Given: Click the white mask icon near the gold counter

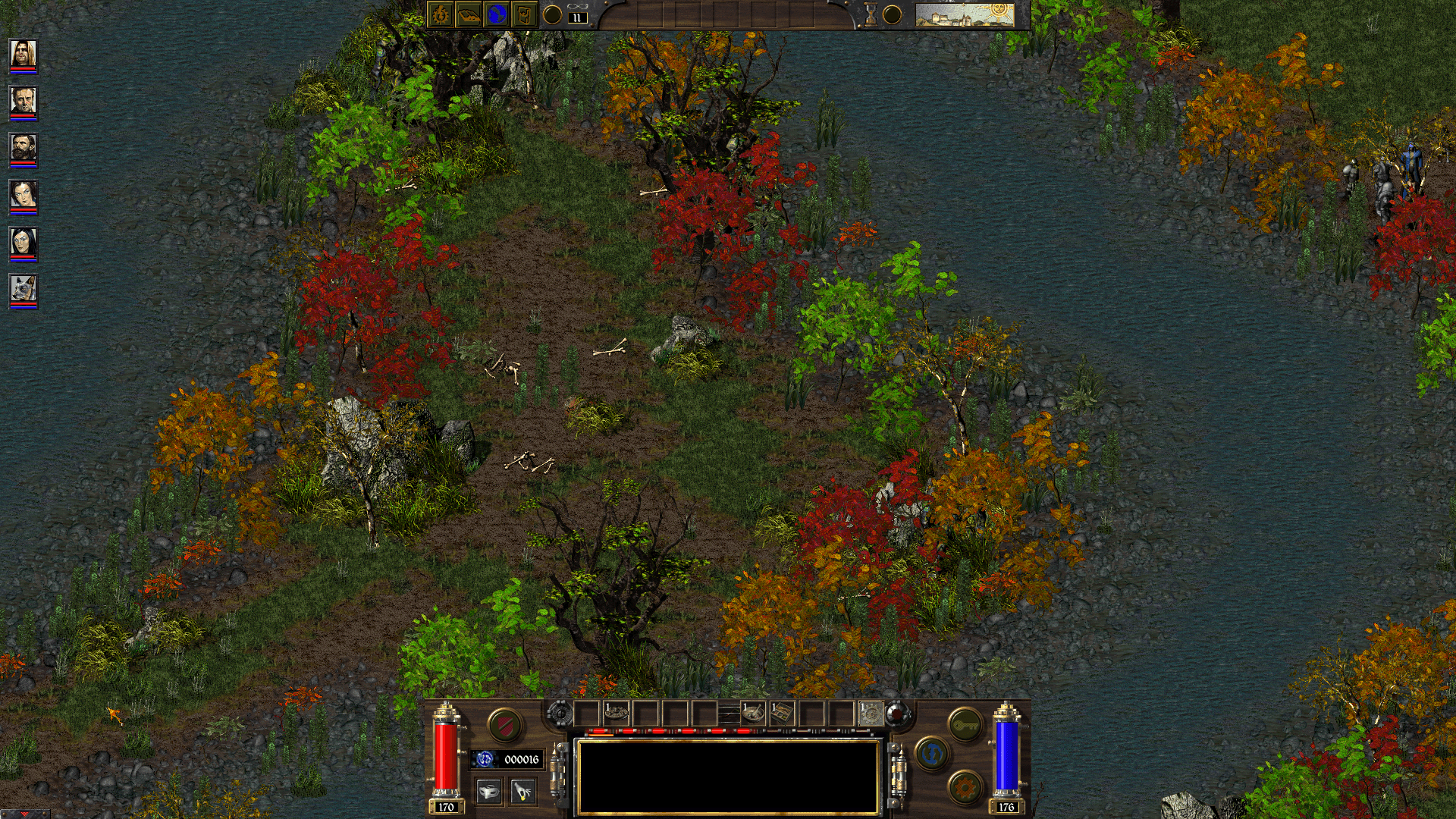Looking at the screenshot, I should (489, 792).
